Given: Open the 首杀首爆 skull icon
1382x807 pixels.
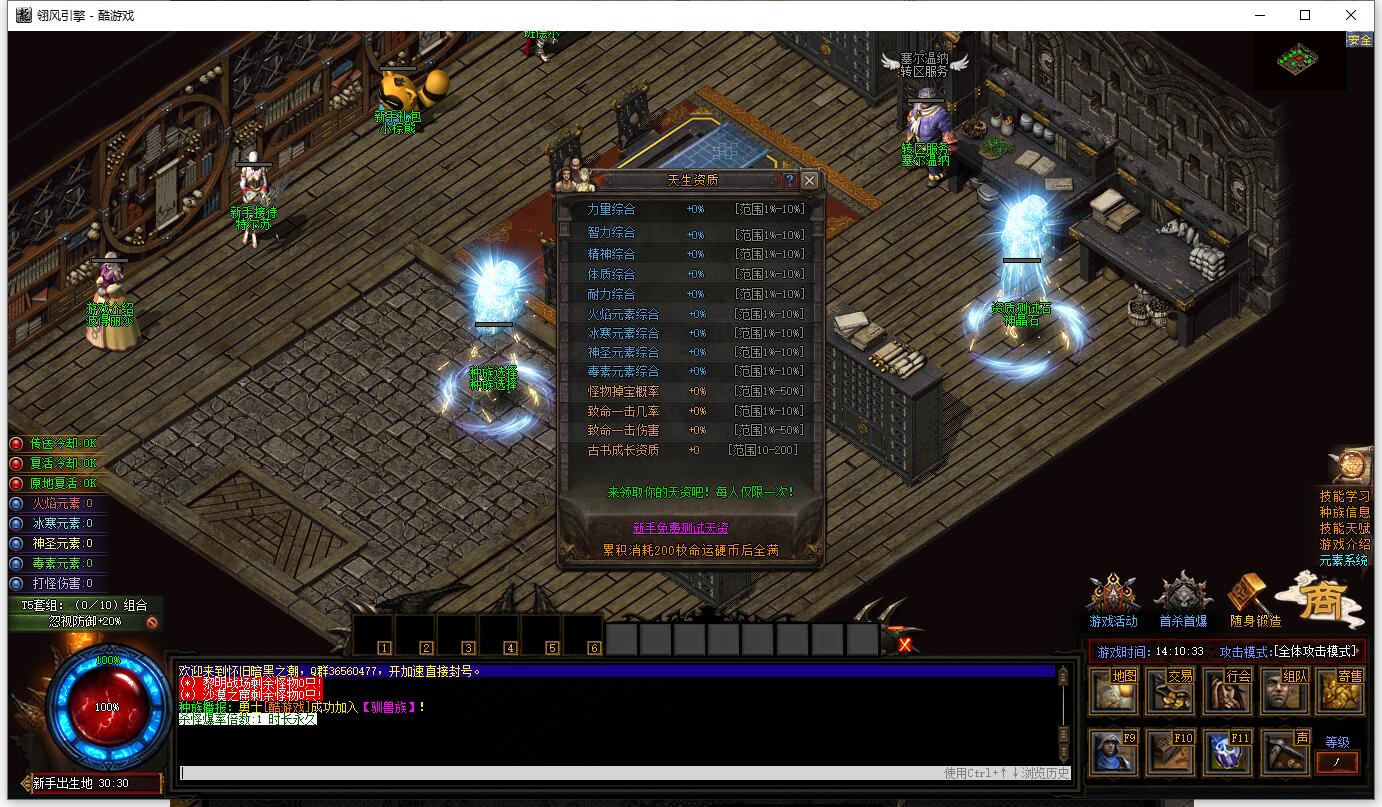Looking at the screenshot, I should (x=1183, y=598).
